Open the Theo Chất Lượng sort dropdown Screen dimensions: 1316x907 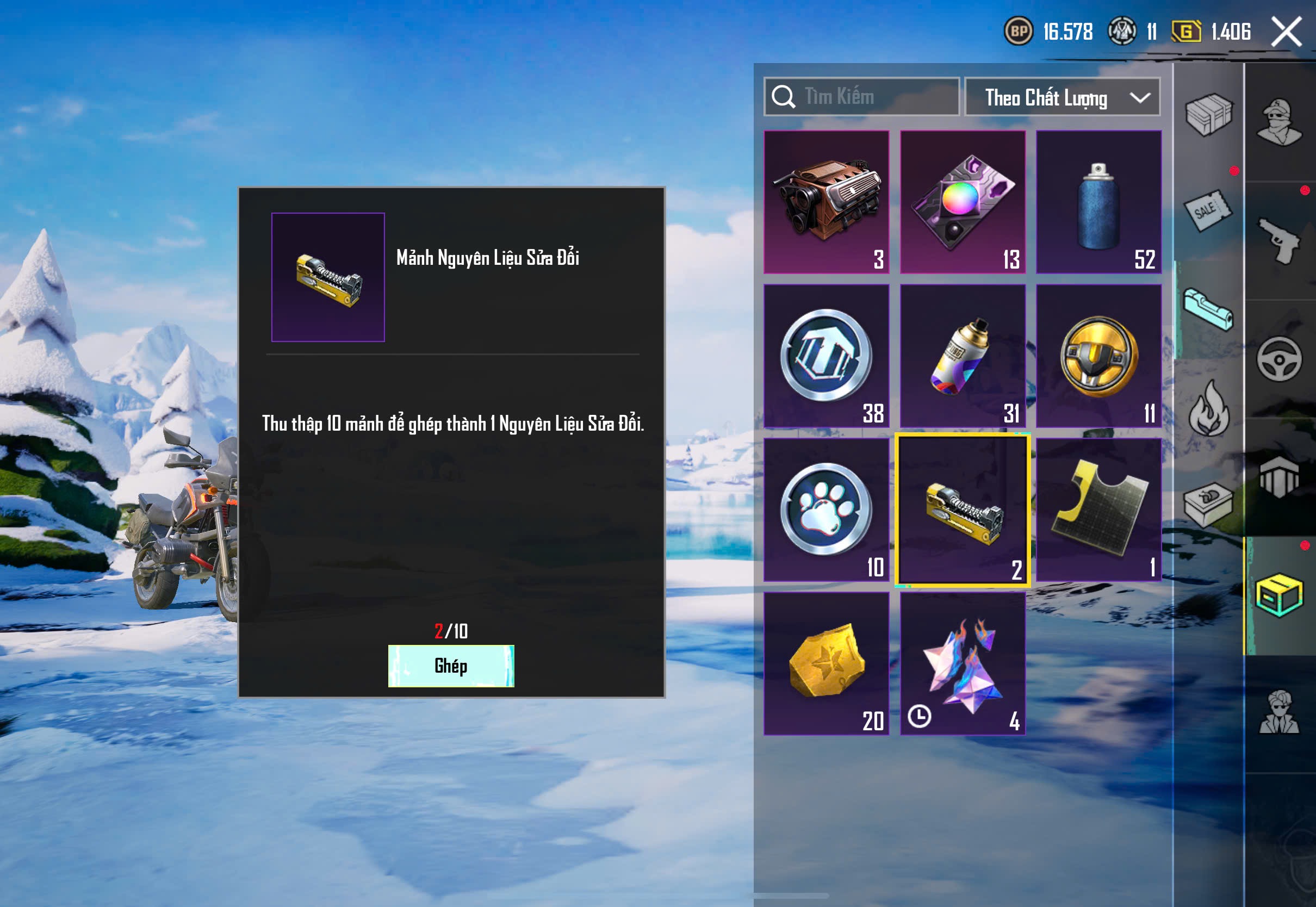pyautogui.click(x=1062, y=97)
